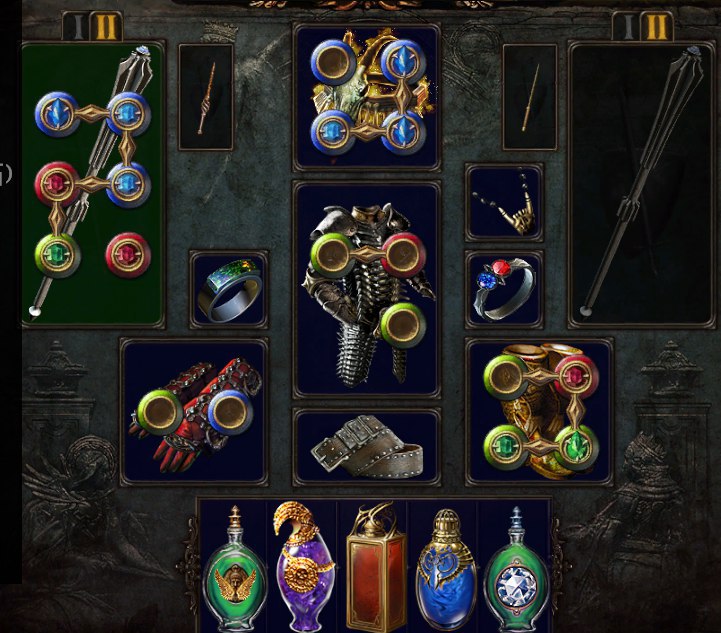Activate weapon set II tab above main-hand staff
Screen dimensions: 721x633
106,27
